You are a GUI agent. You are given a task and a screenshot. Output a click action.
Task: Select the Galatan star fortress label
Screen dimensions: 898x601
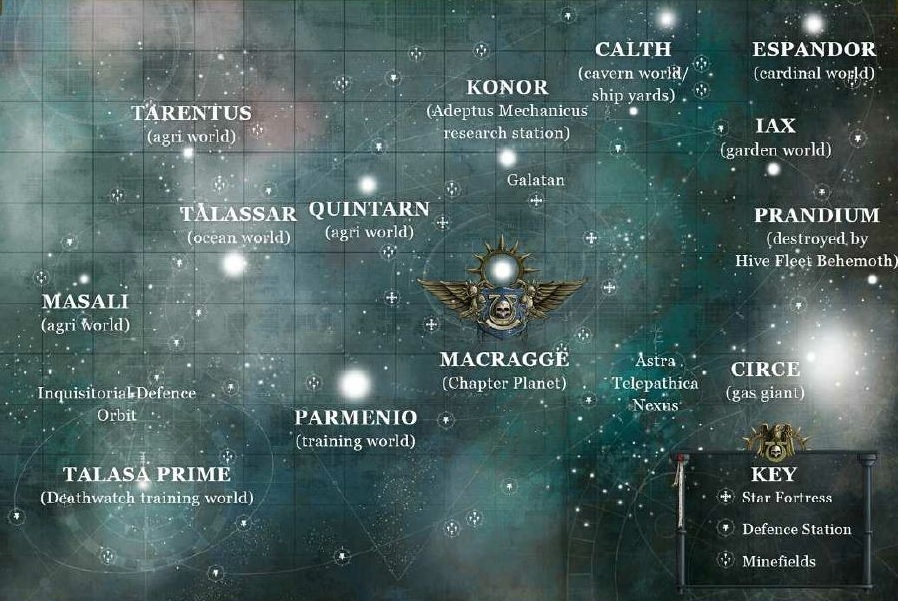pos(536,181)
